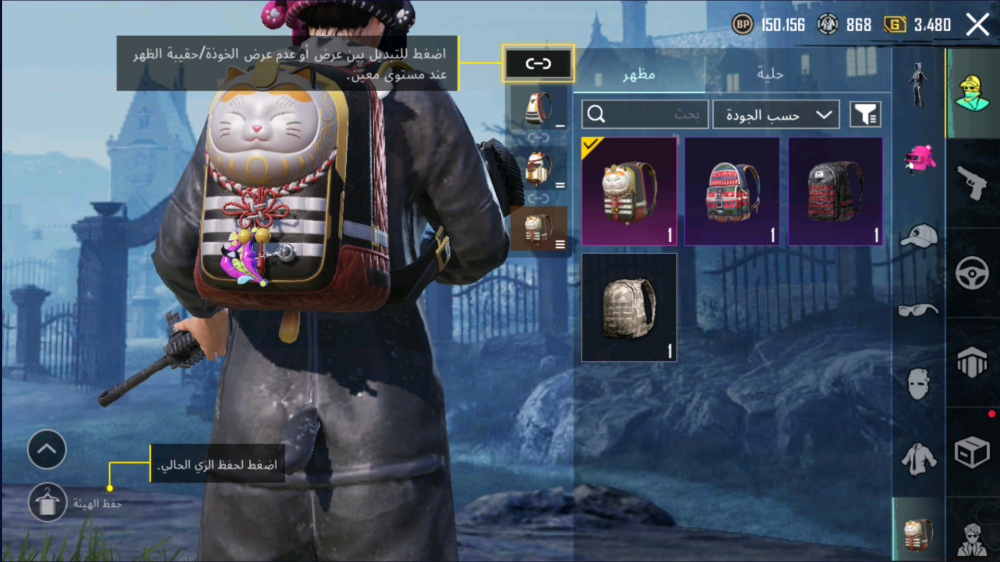Choose the sunglasses eyewear category
Image resolution: width=1000 pixels, height=562 pixels.
[918, 309]
